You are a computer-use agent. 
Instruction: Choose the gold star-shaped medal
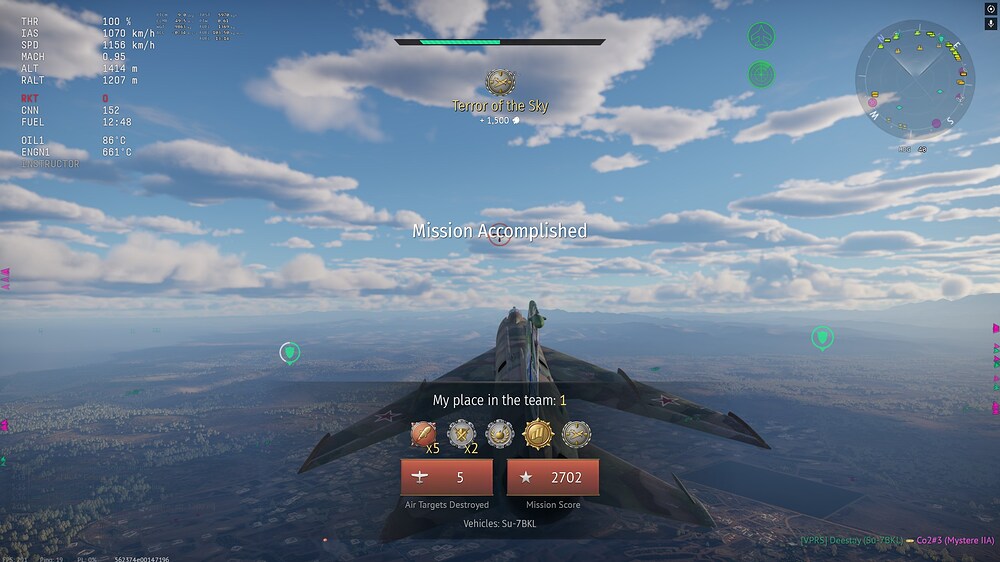point(538,434)
